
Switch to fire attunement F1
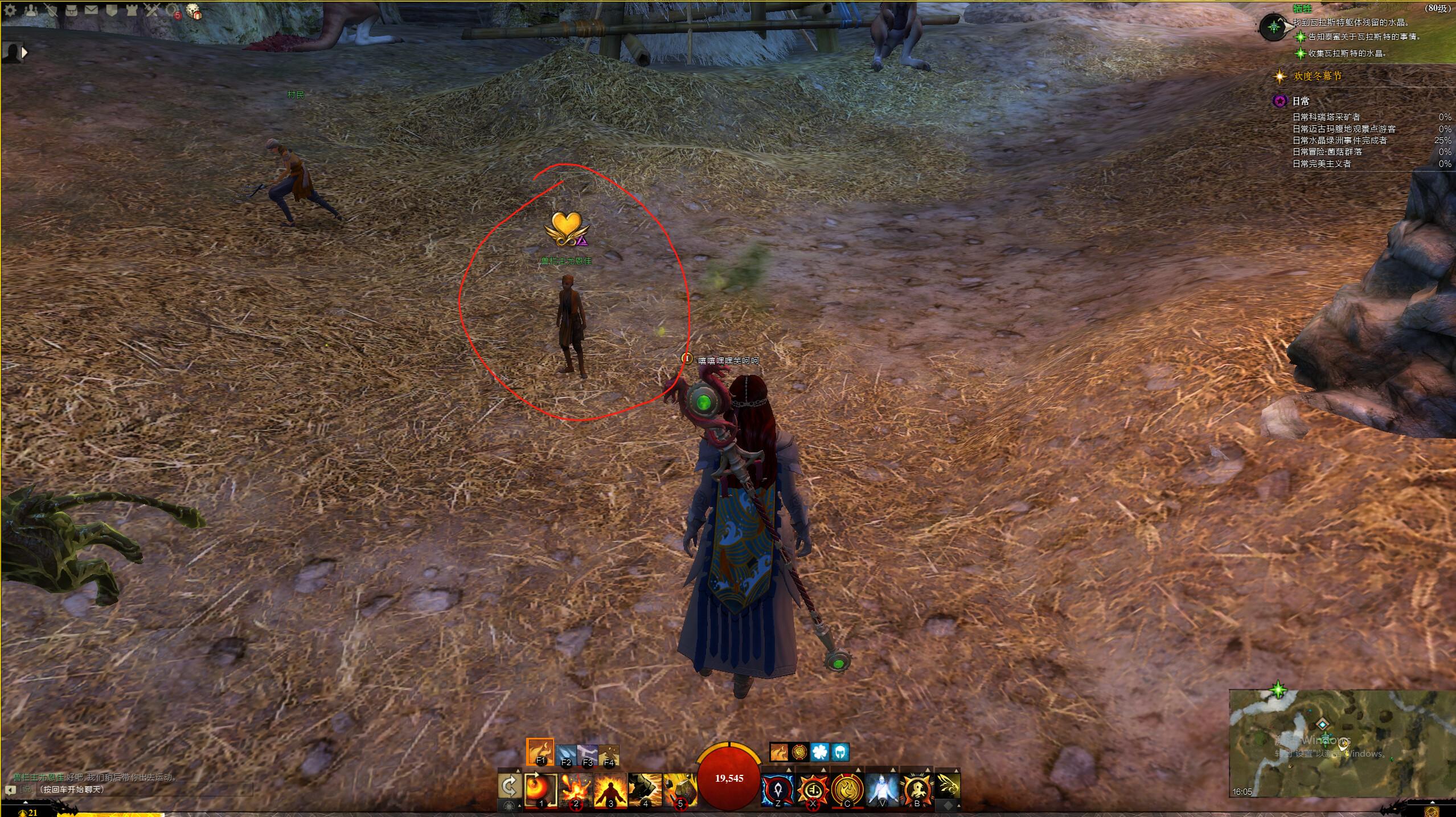(540, 752)
